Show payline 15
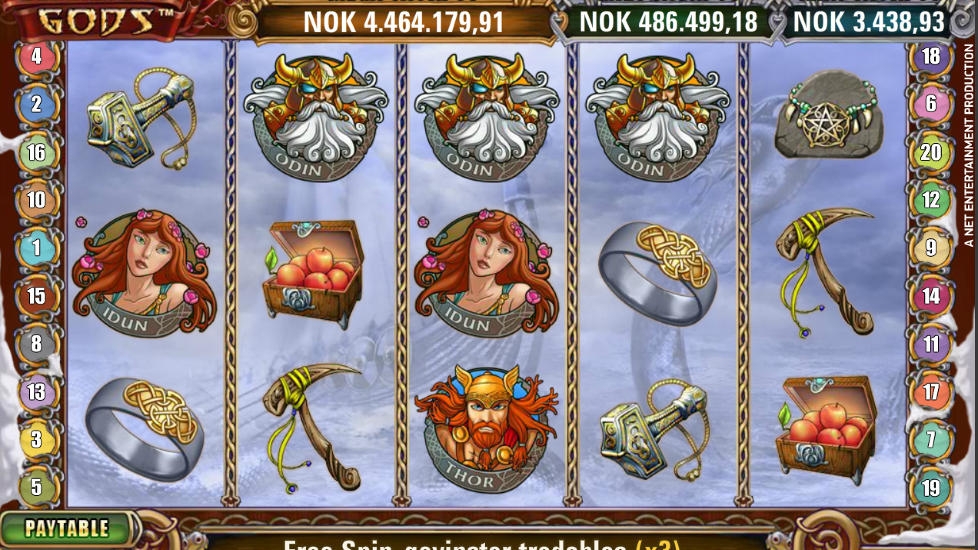The height and width of the screenshot is (550, 978). 36,296
